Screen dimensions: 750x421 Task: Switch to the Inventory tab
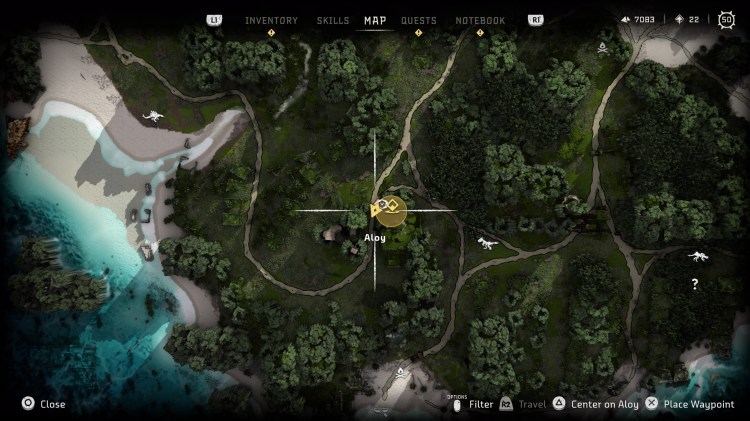tap(271, 20)
